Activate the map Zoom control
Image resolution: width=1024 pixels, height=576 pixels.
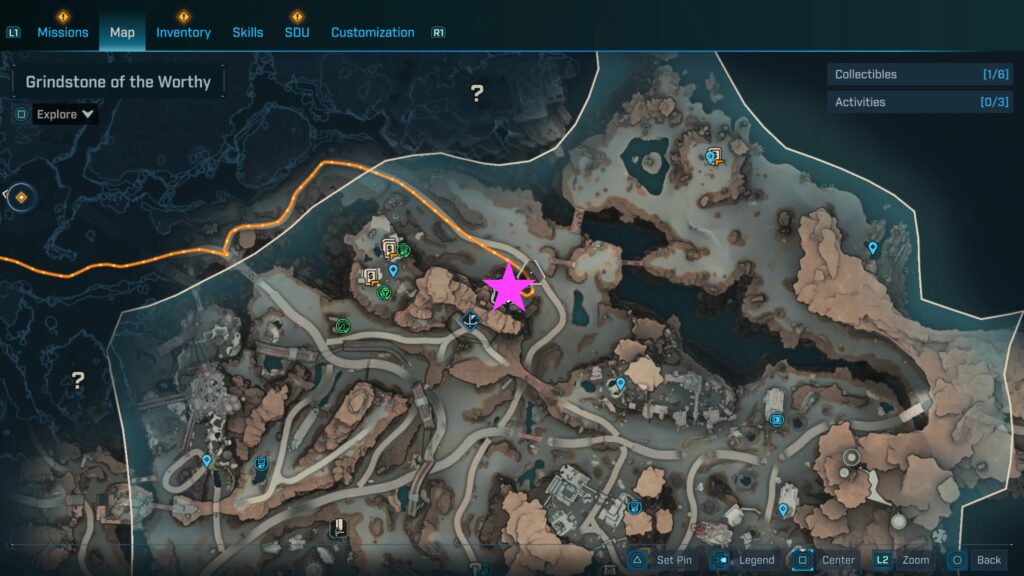tap(904, 560)
